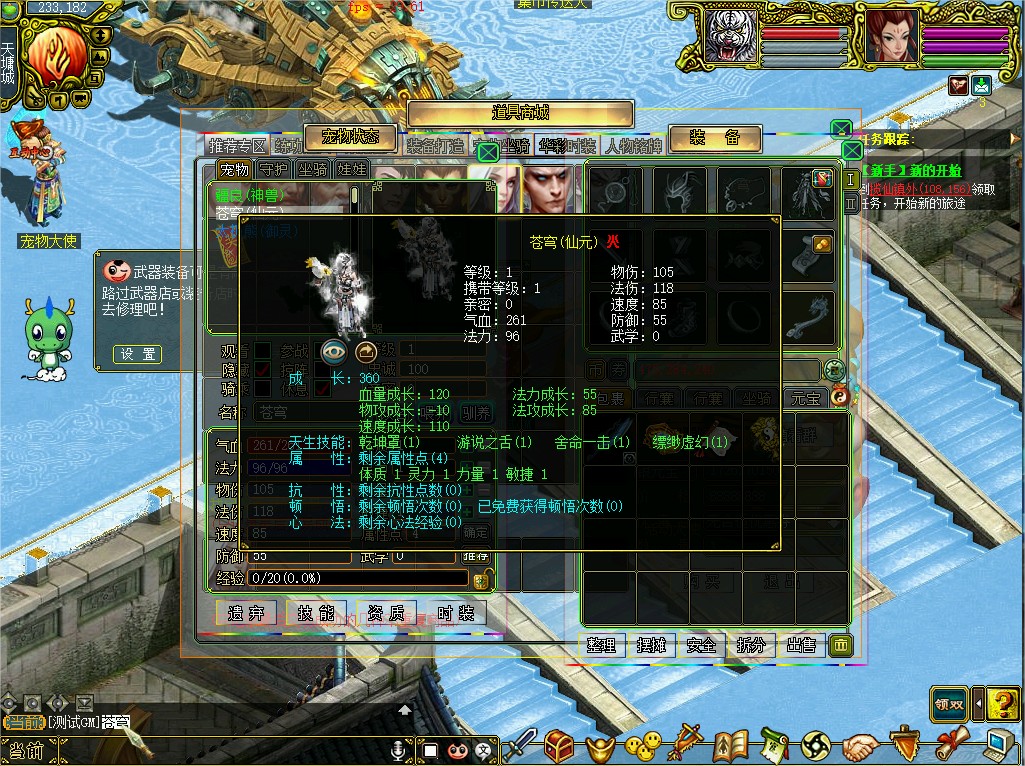Screen dimensions: 1025x766
Task: Click the eye icon under the pet portrait
Action: (x=334, y=352)
